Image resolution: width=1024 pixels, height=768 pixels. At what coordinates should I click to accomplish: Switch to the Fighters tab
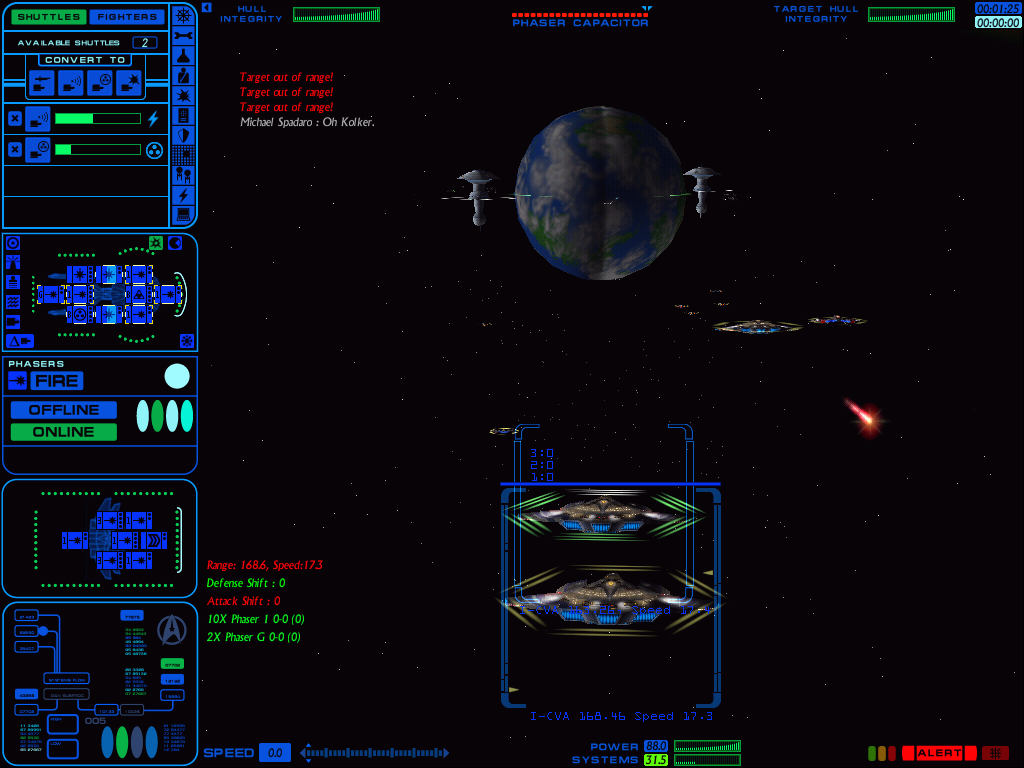[x=126, y=17]
